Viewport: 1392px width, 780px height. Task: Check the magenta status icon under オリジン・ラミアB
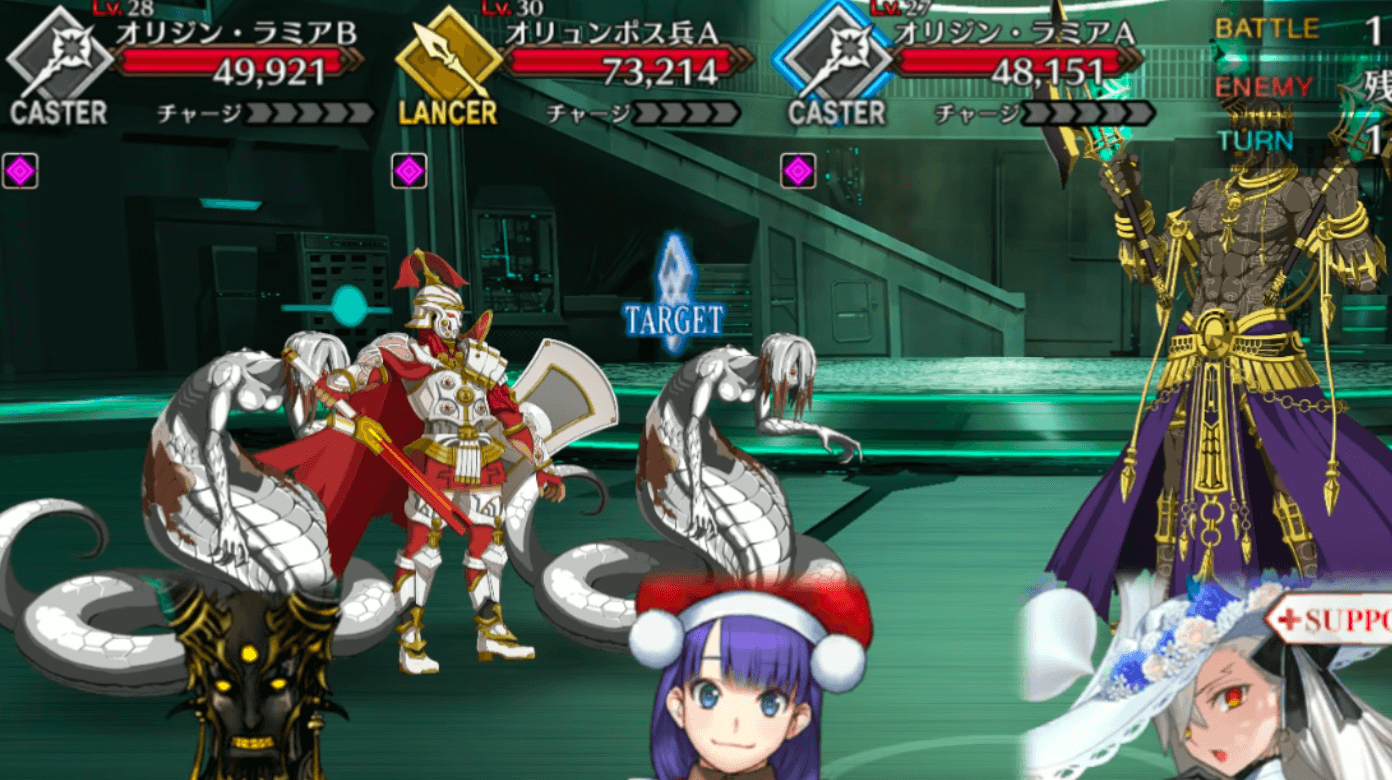[20, 171]
